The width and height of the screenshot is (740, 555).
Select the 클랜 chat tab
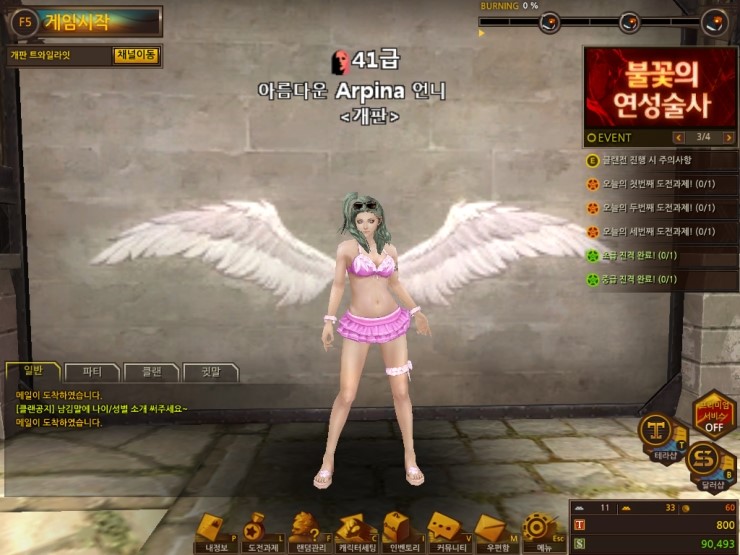pos(150,372)
